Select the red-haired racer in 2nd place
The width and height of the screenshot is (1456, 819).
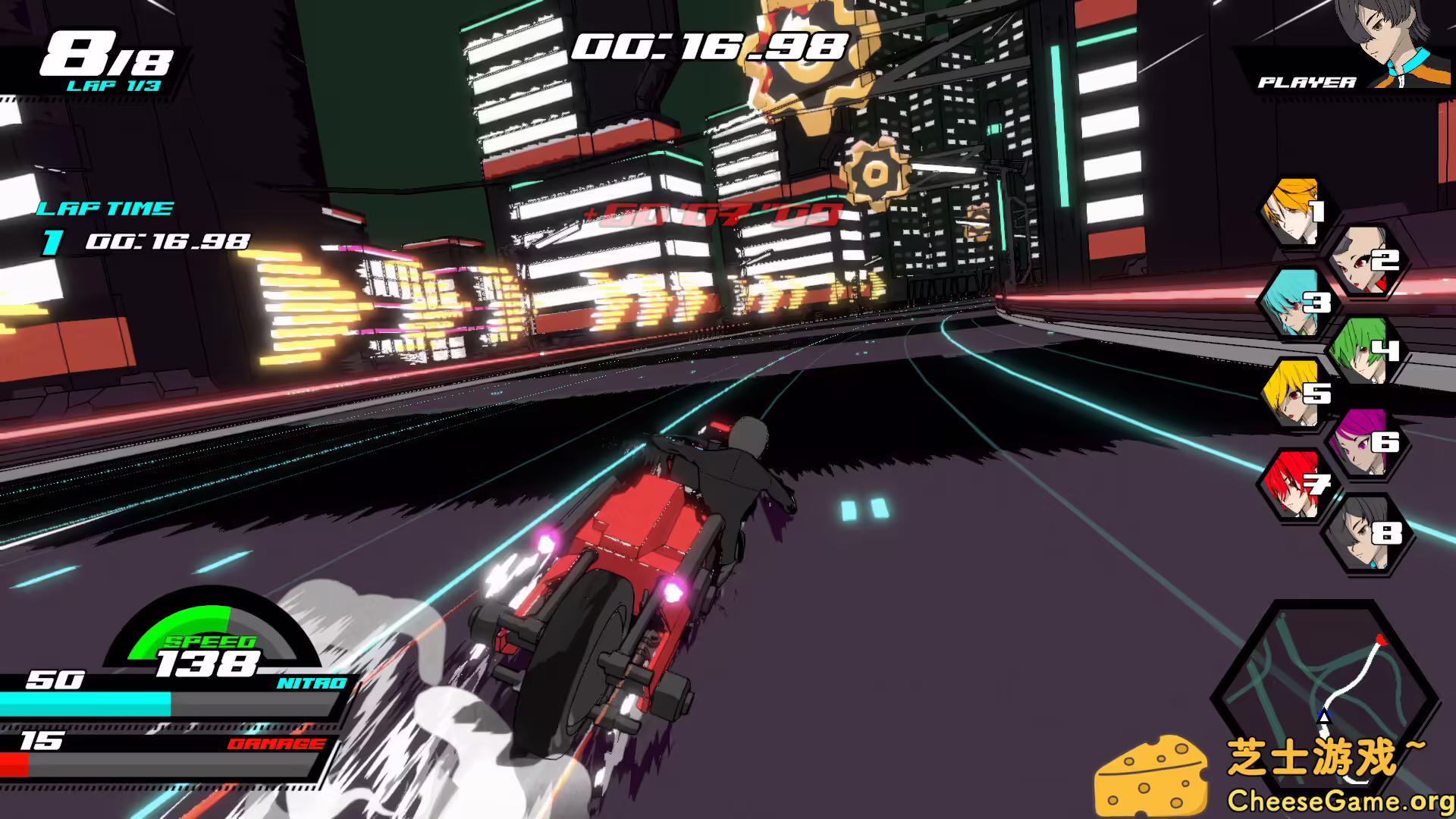(1365, 258)
